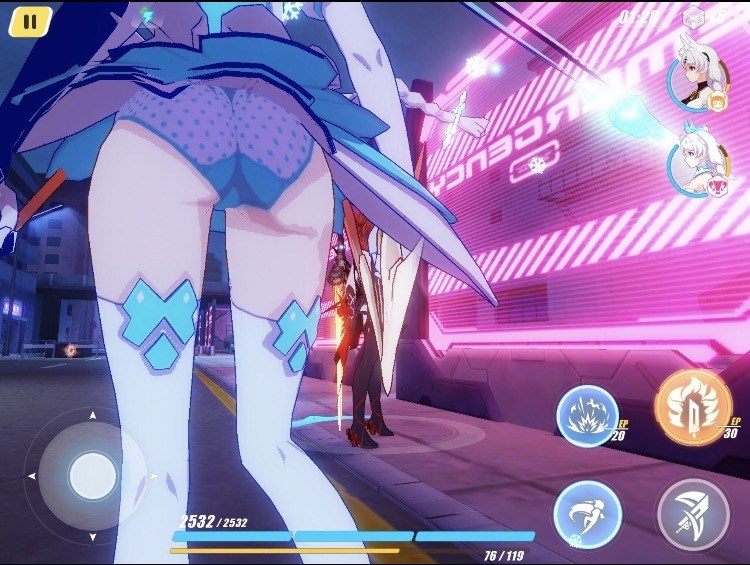Viewport: 750px width, 565px height.
Task: Pause the game with the yellow pause button
Action: 30,21
